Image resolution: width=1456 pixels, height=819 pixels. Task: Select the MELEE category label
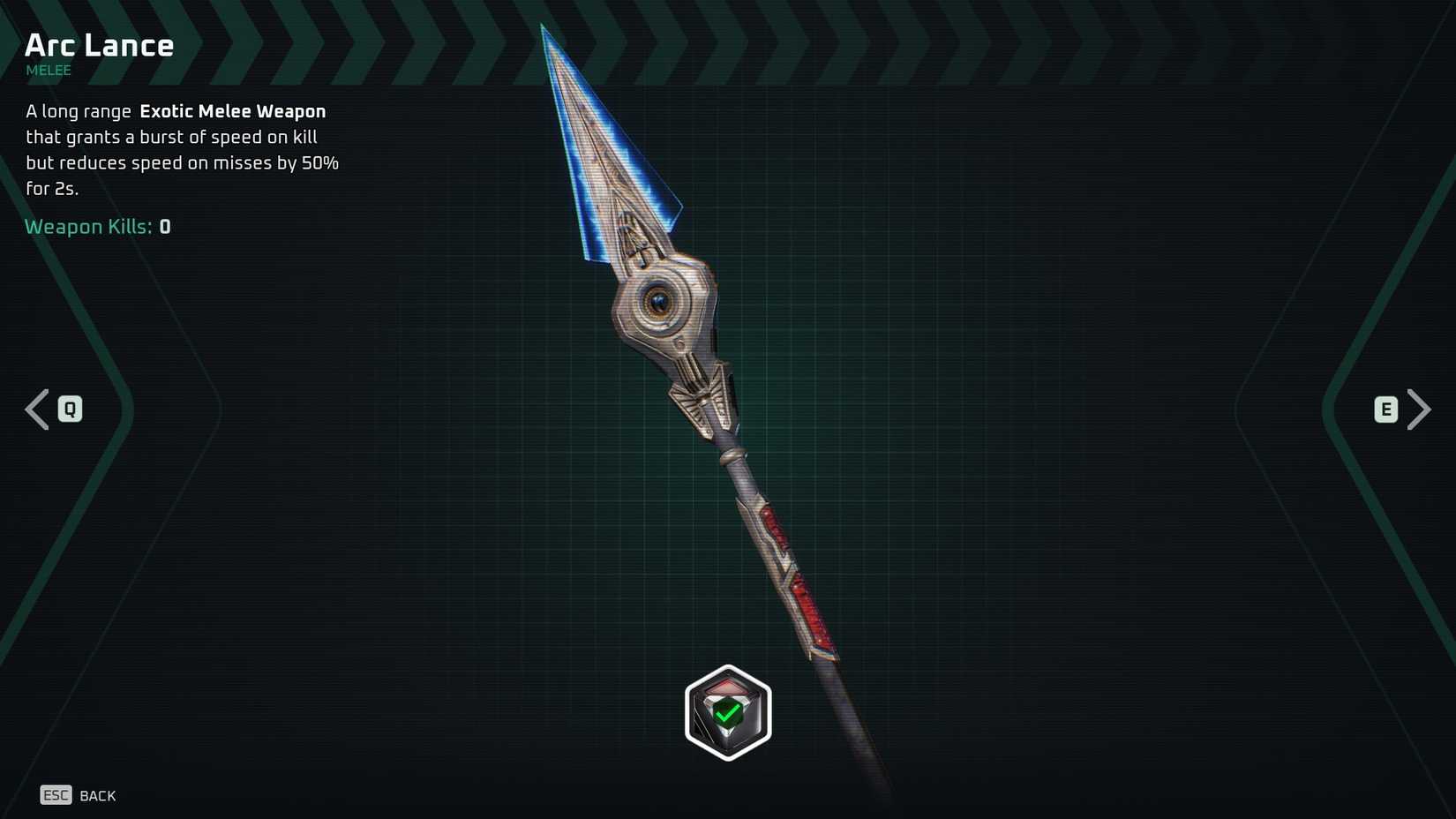click(48, 71)
